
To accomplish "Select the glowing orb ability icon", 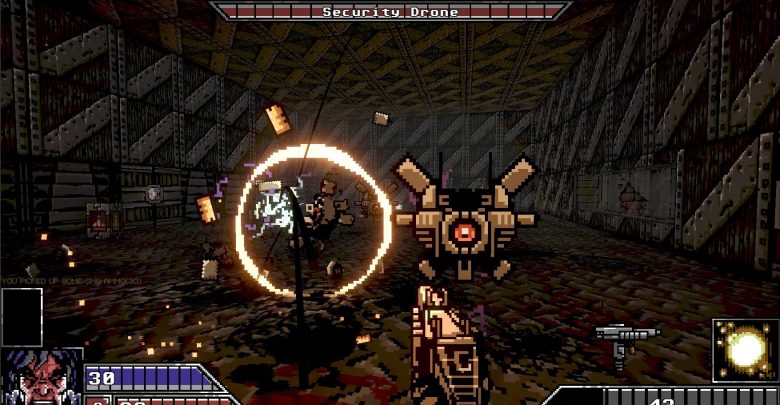I will tap(745, 350).
